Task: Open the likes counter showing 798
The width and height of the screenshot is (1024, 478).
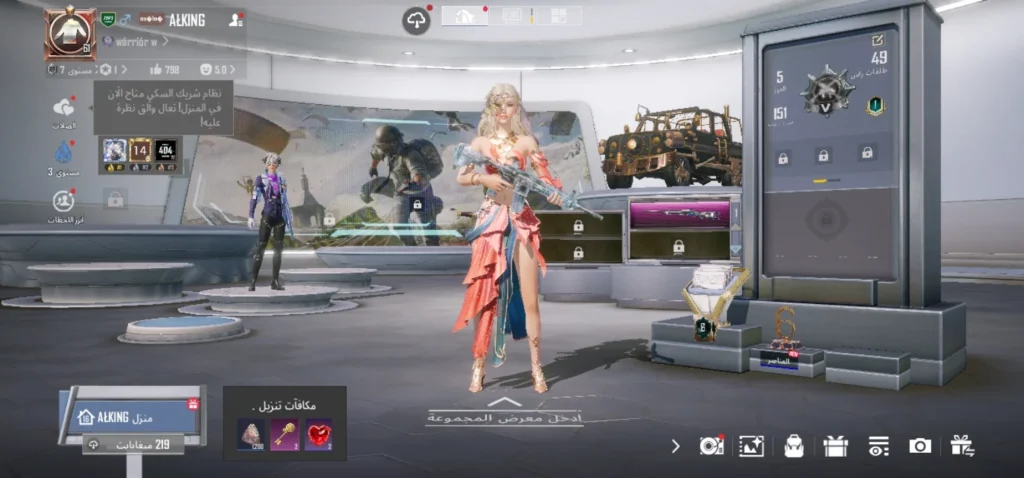Action: [x=164, y=70]
